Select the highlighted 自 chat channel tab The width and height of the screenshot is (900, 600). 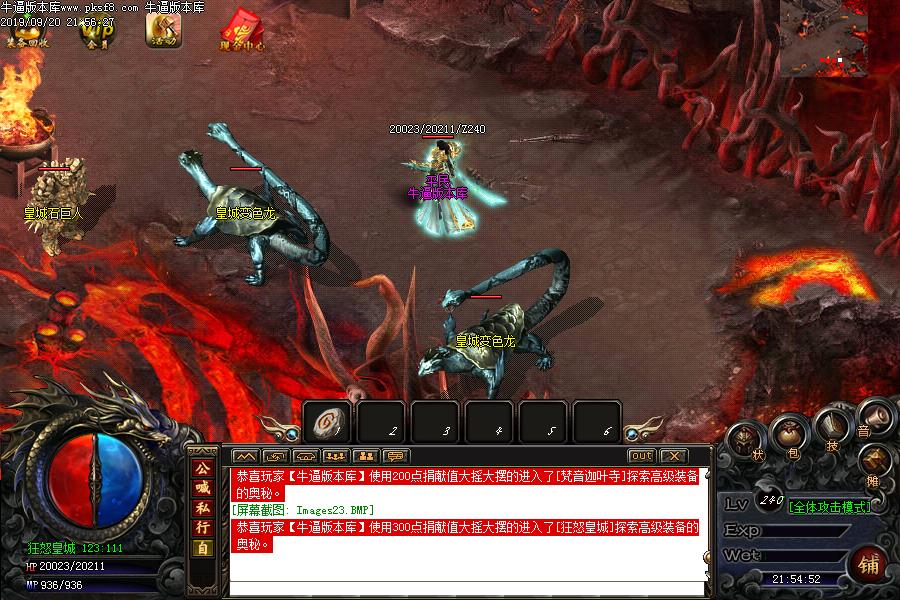[x=202, y=548]
